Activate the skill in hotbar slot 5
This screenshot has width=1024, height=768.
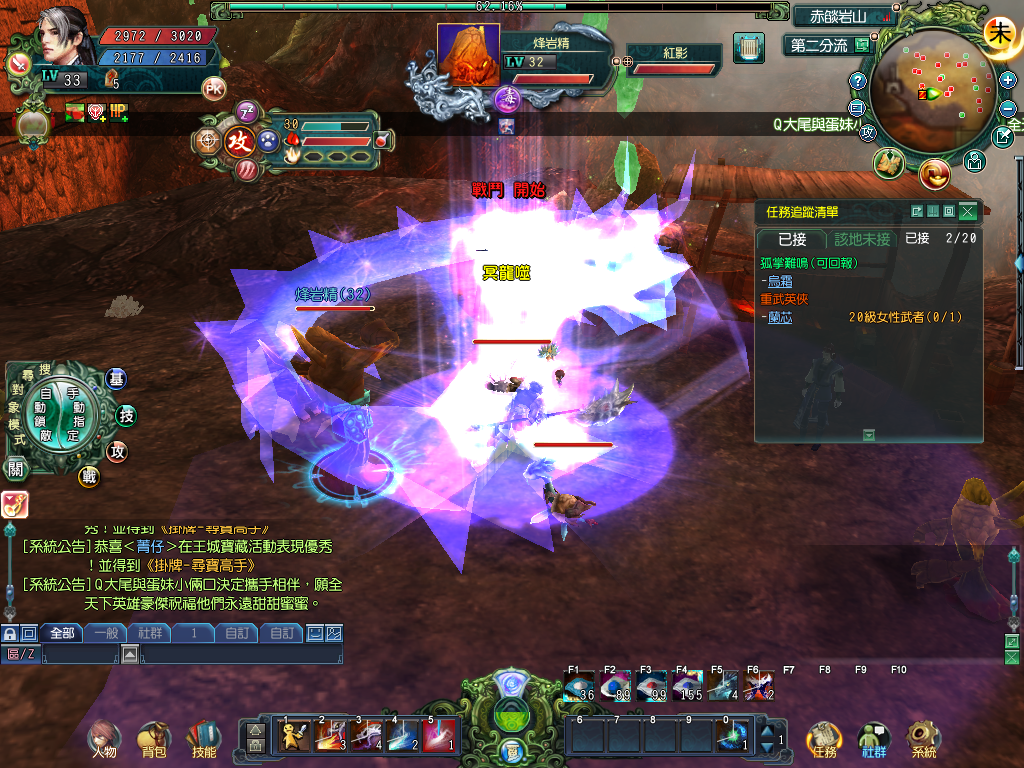(x=440, y=735)
